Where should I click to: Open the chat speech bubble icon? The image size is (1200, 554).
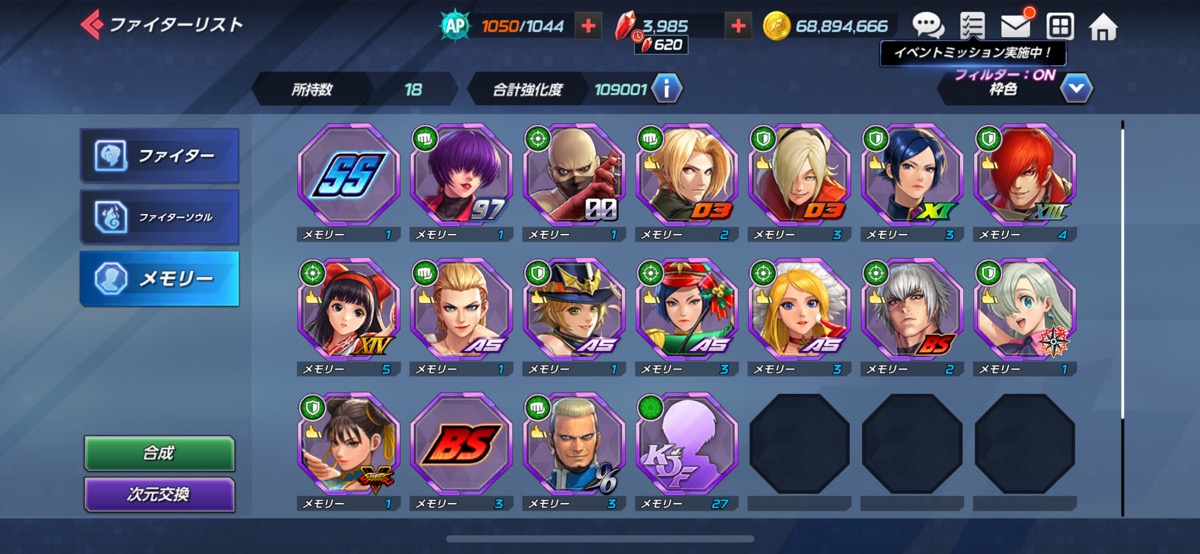point(928,26)
